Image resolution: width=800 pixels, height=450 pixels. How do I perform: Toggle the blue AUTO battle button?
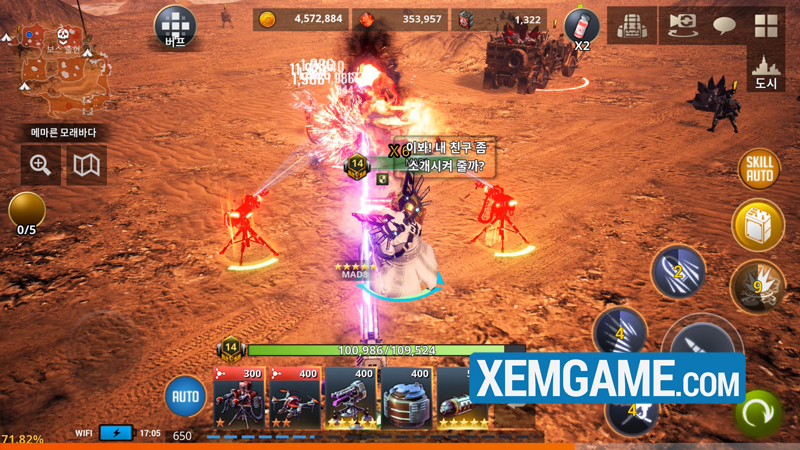point(185,396)
